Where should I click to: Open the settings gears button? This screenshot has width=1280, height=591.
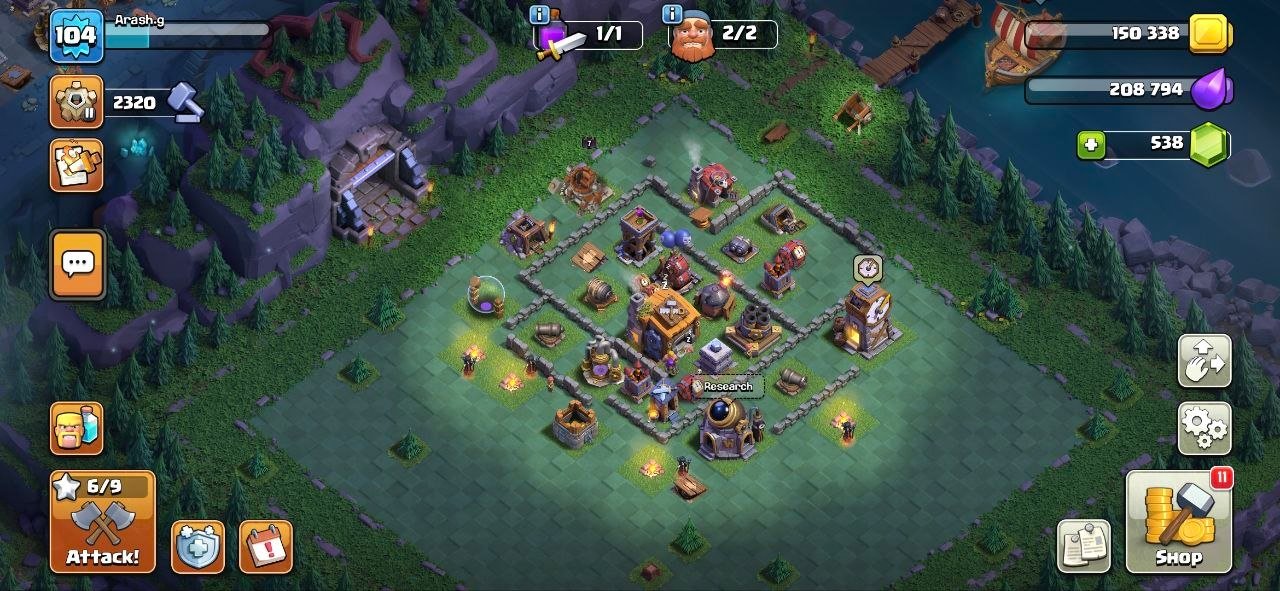pyautogui.click(x=1204, y=428)
